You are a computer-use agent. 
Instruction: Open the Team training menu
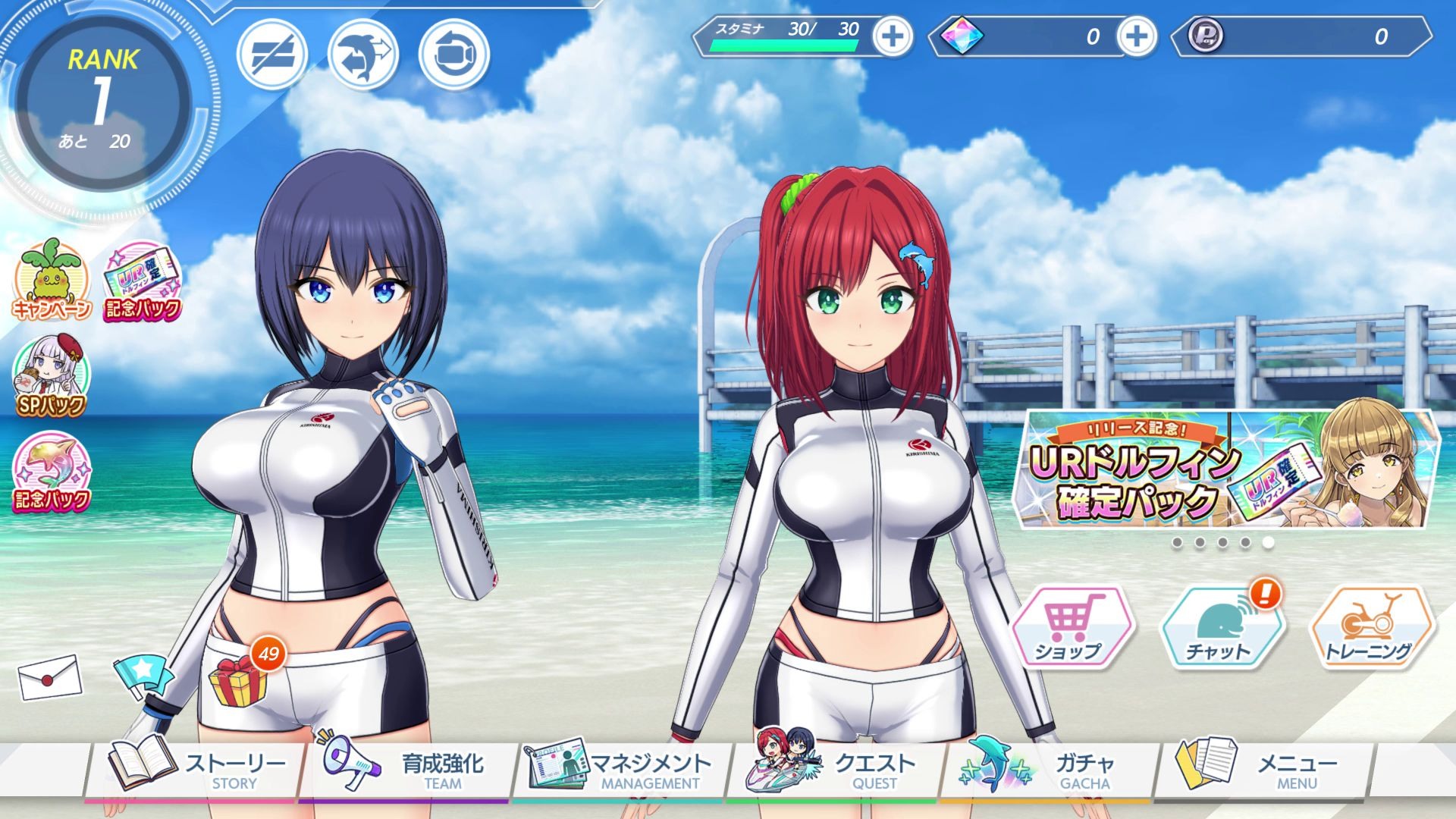(x=406, y=770)
